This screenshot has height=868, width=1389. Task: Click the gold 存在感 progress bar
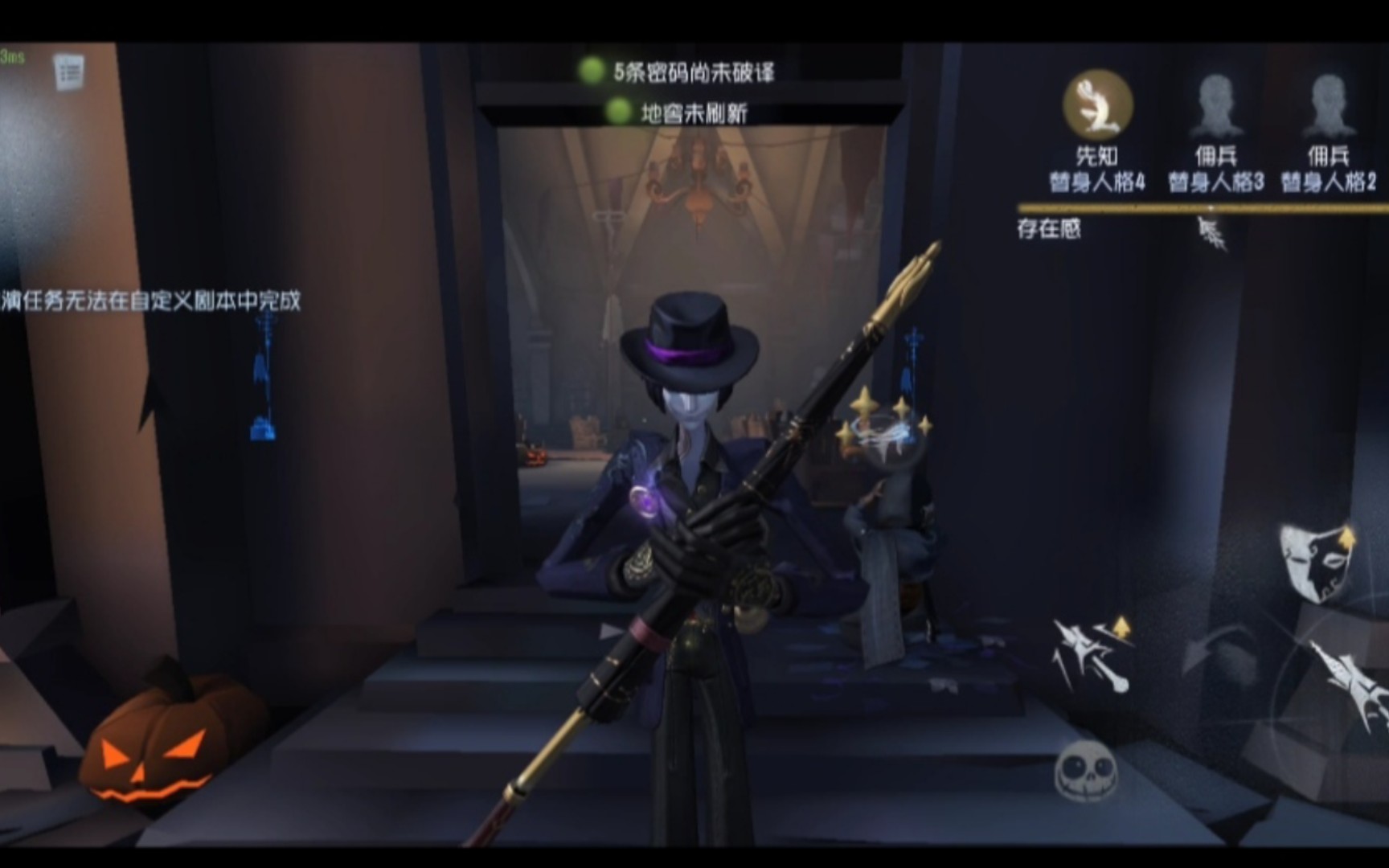click(x=1198, y=209)
